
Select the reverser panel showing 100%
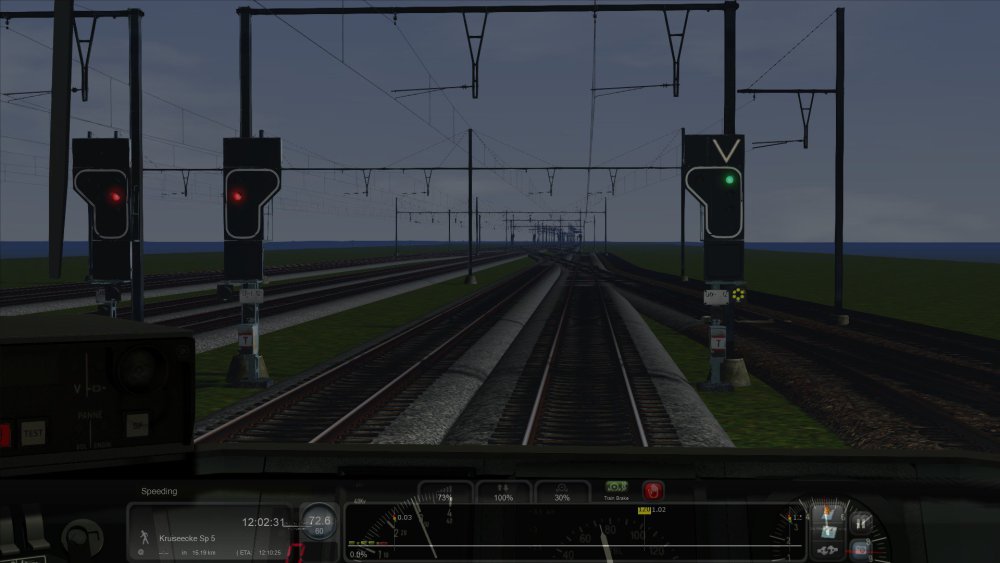[x=503, y=492]
